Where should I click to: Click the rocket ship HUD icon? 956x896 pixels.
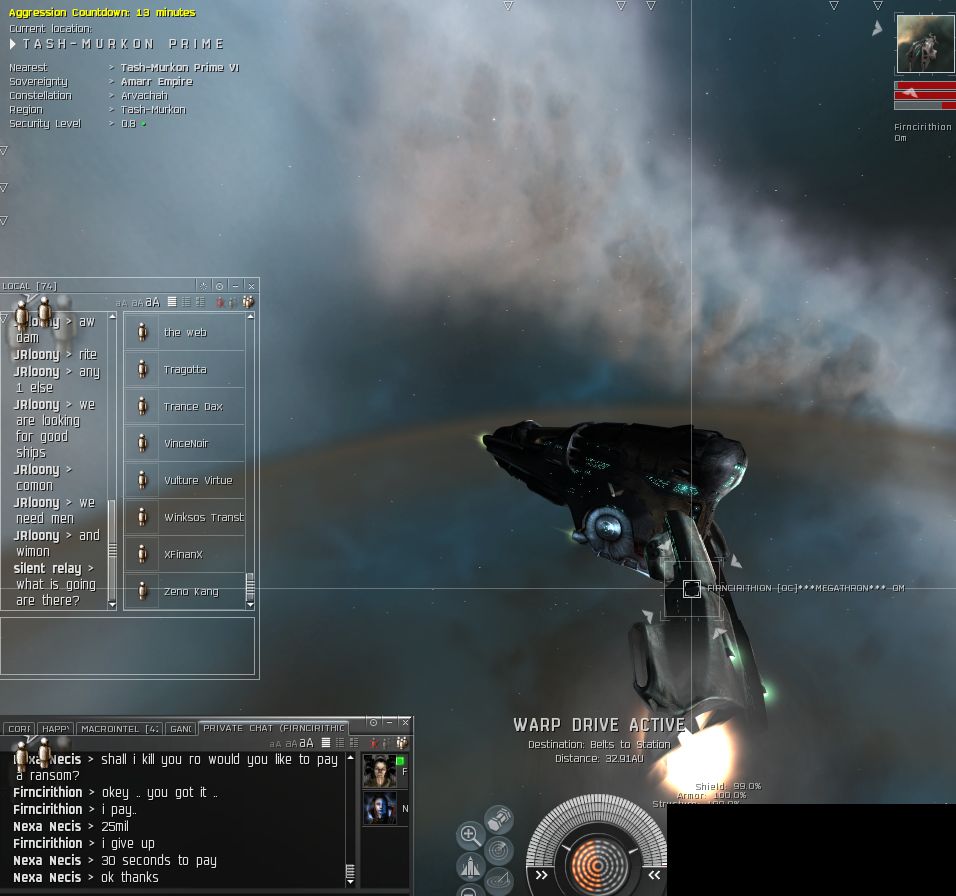coord(470,865)
